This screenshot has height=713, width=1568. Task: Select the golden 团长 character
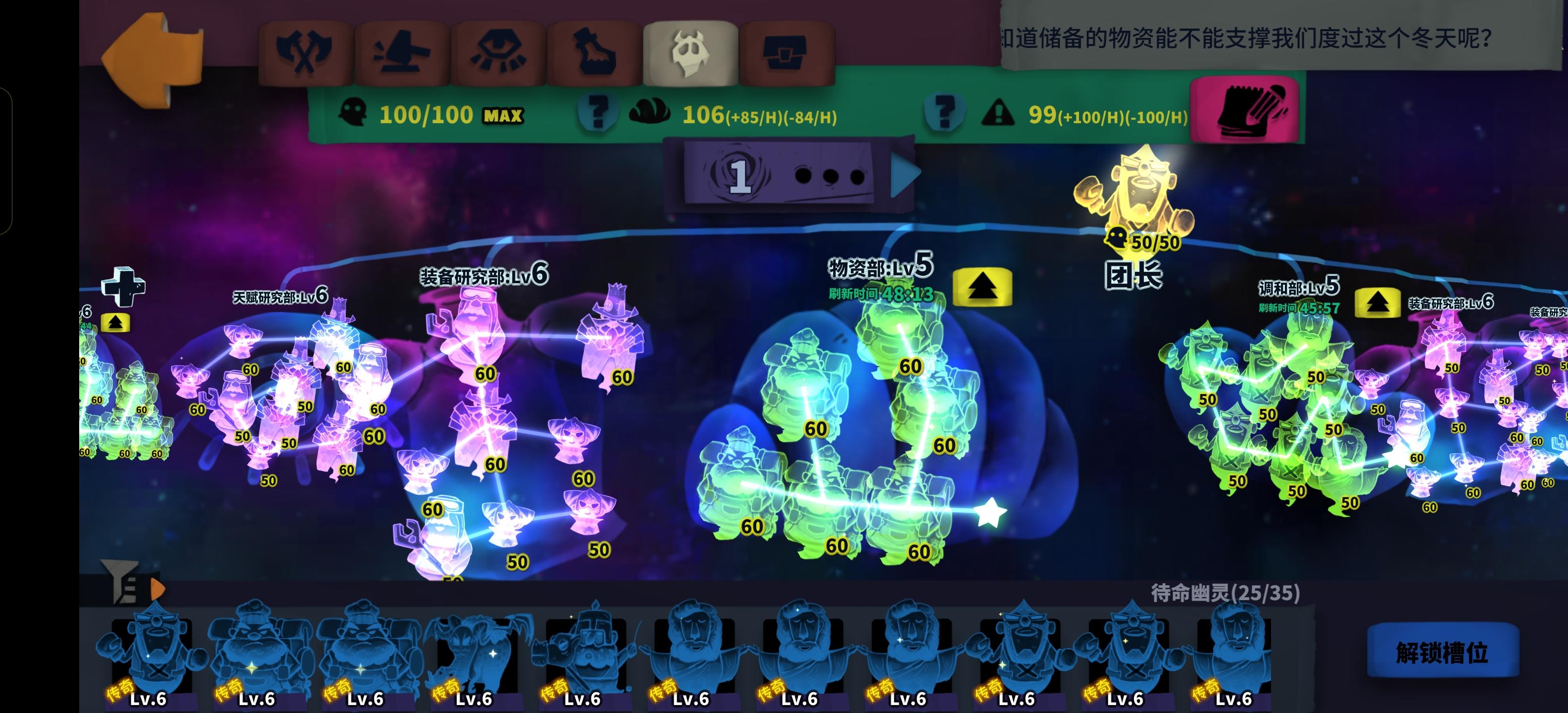tap(1143, 195)
